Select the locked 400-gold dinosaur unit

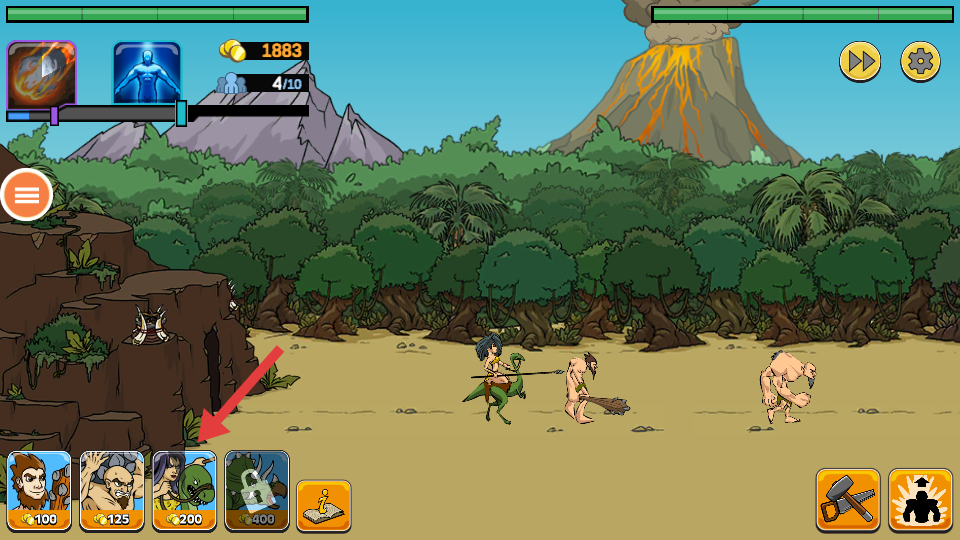(x=257, y=490)
